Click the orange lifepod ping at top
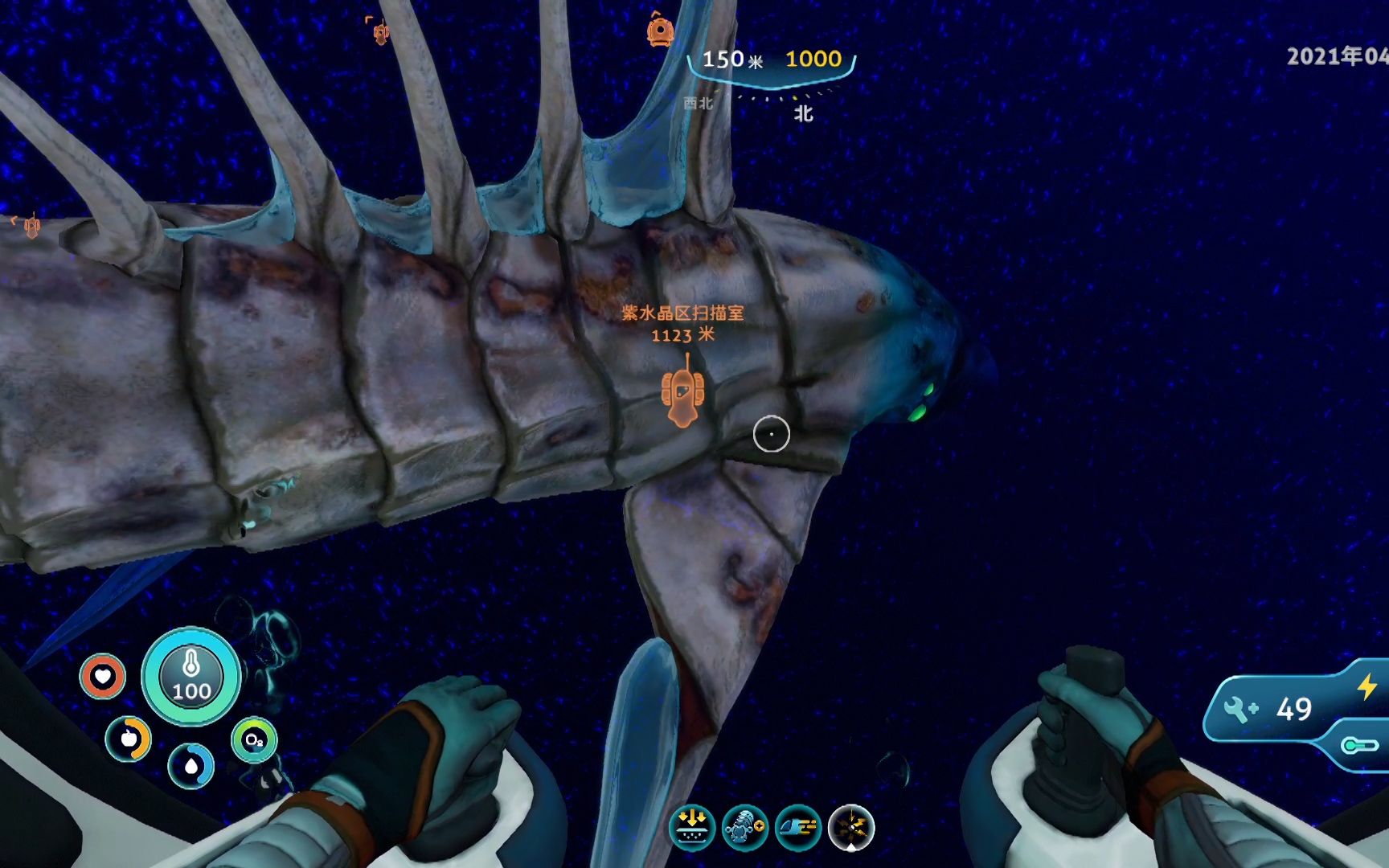Screen dimensions: 1389x868 [659, 31]
